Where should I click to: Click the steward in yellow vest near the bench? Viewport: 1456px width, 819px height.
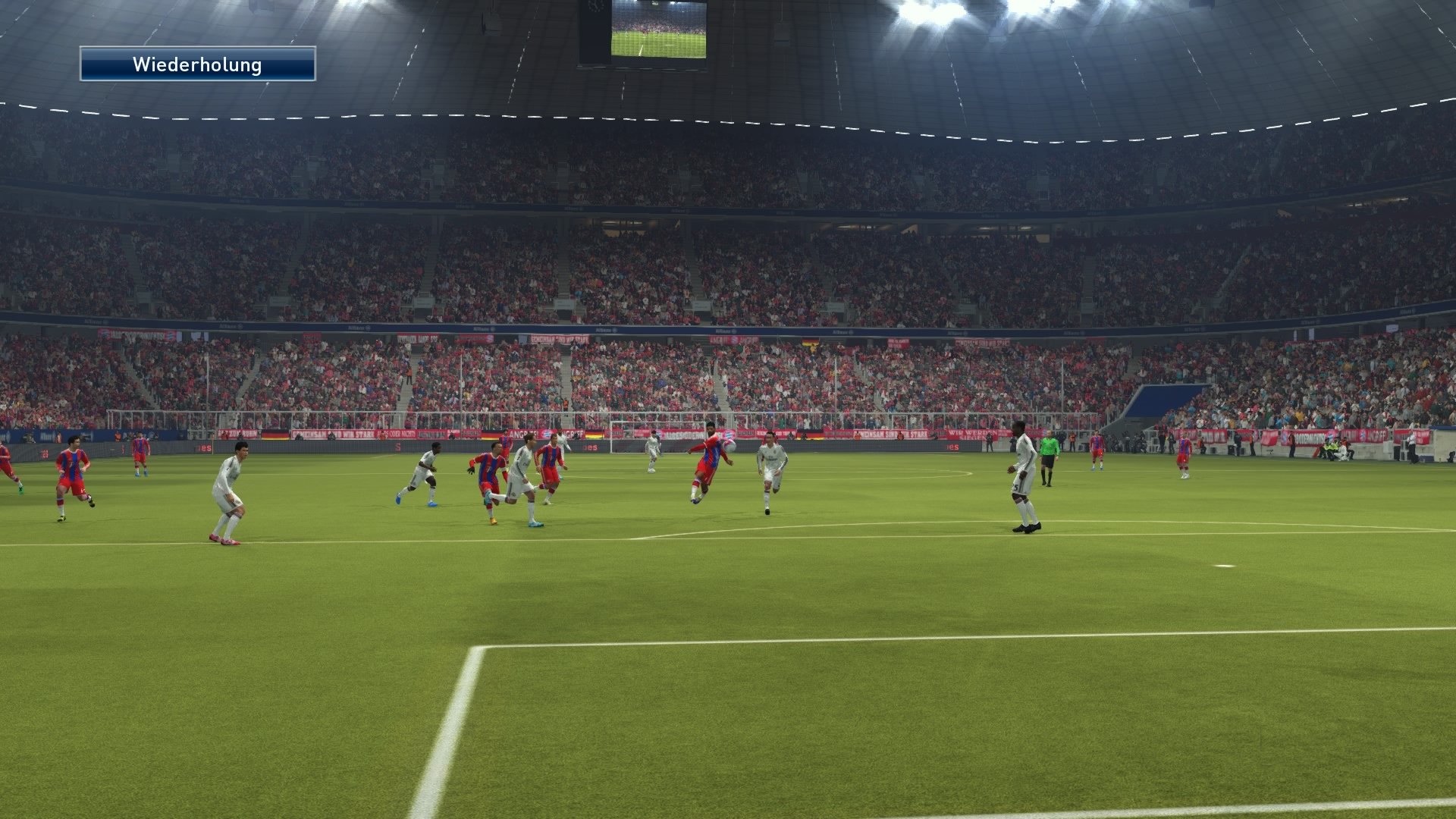tap(1329, 448)
